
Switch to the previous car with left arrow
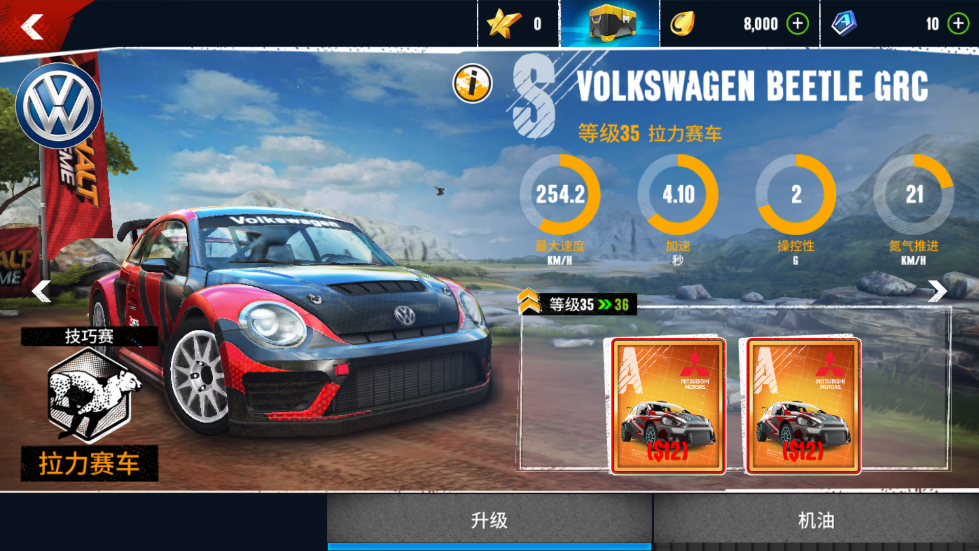coord(42,291)
